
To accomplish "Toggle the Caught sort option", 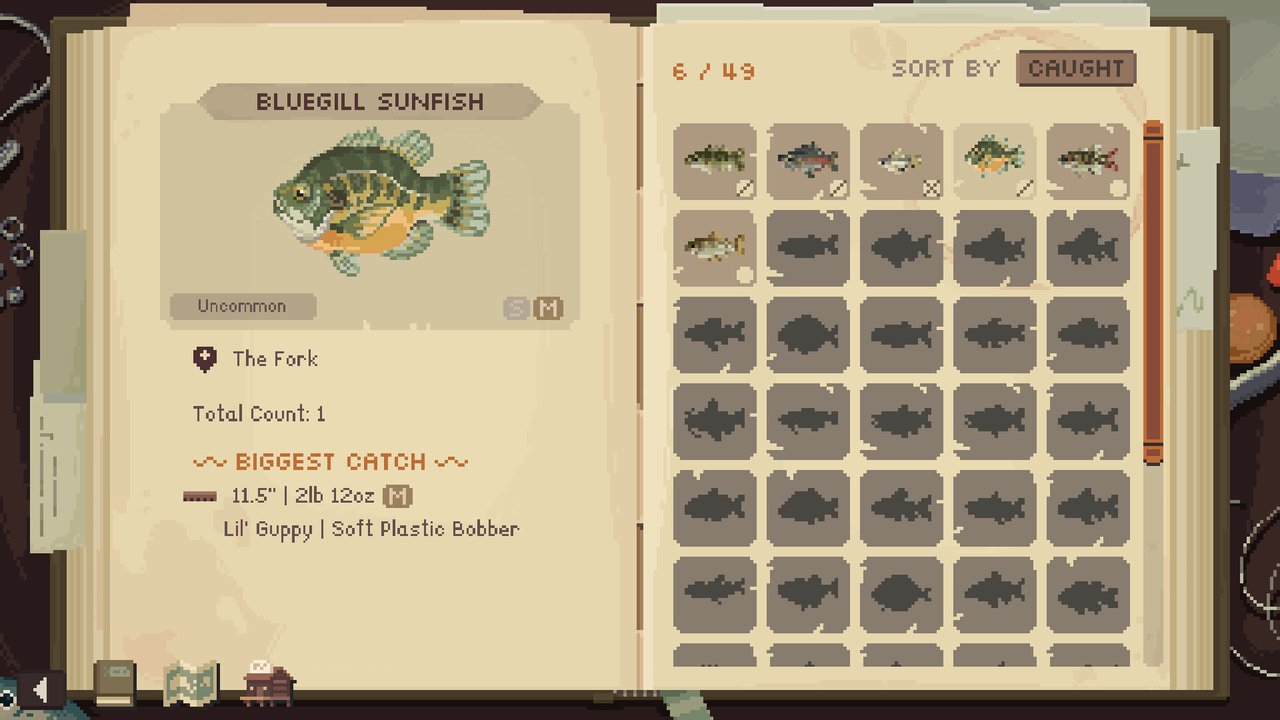I will click(1076, 68).
